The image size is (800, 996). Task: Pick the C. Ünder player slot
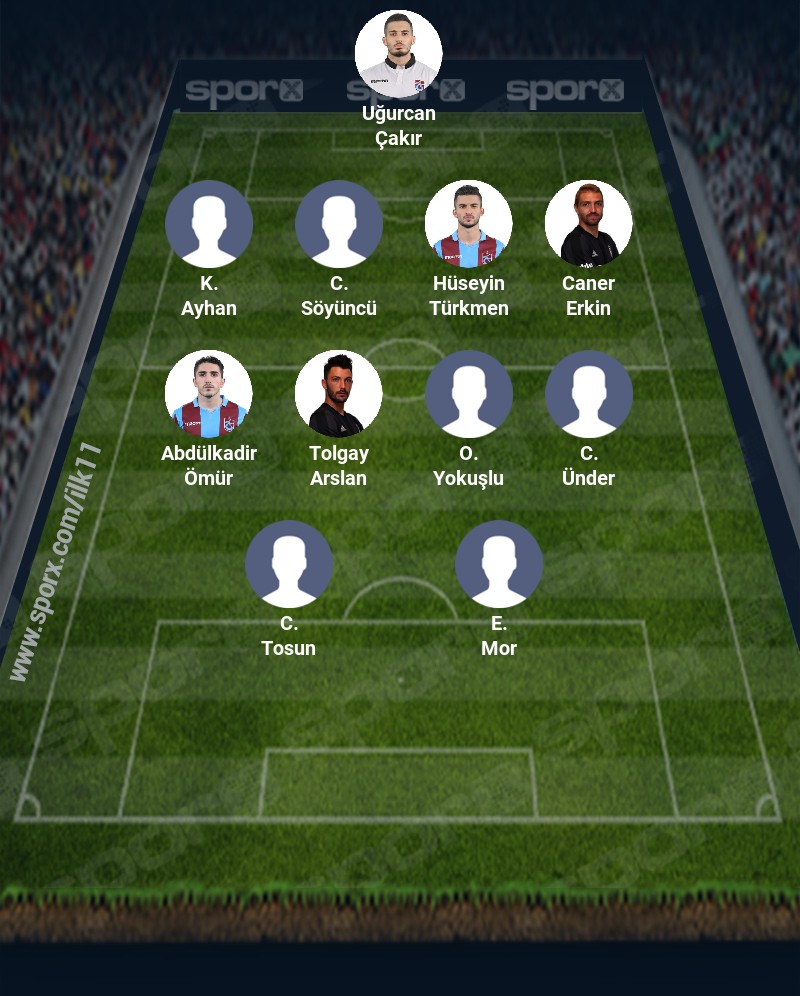pyautogui.click(x=589, y=394)
